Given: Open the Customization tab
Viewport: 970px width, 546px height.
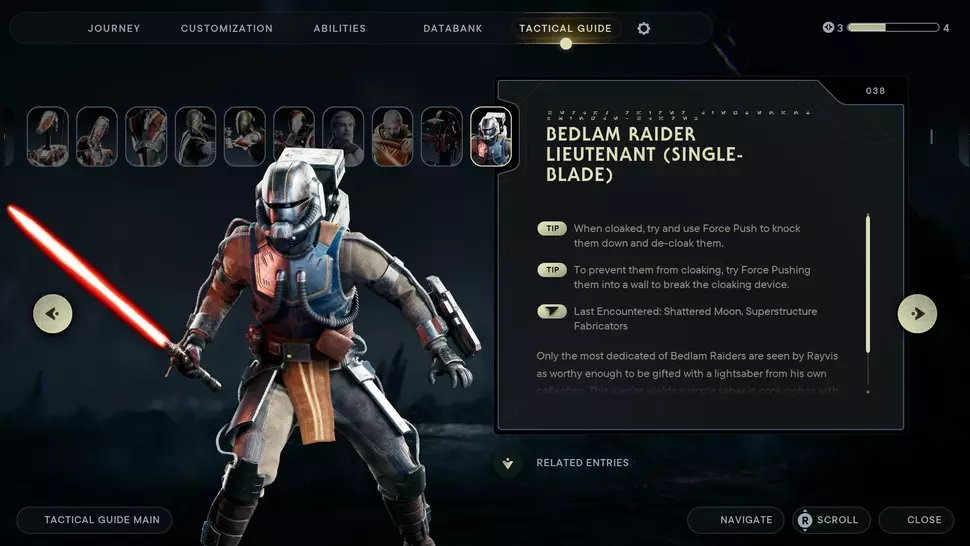Looking at the screenshot, I should click(x=226, y=28).
